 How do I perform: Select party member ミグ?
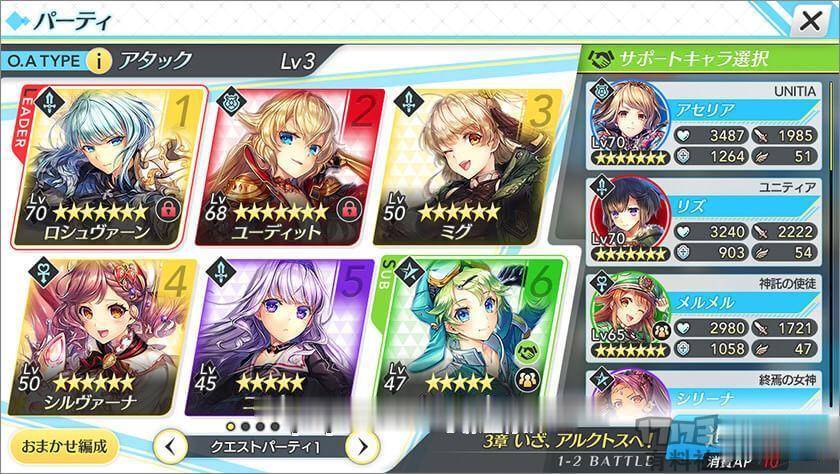pyautogui.click(x=460, y=164)
